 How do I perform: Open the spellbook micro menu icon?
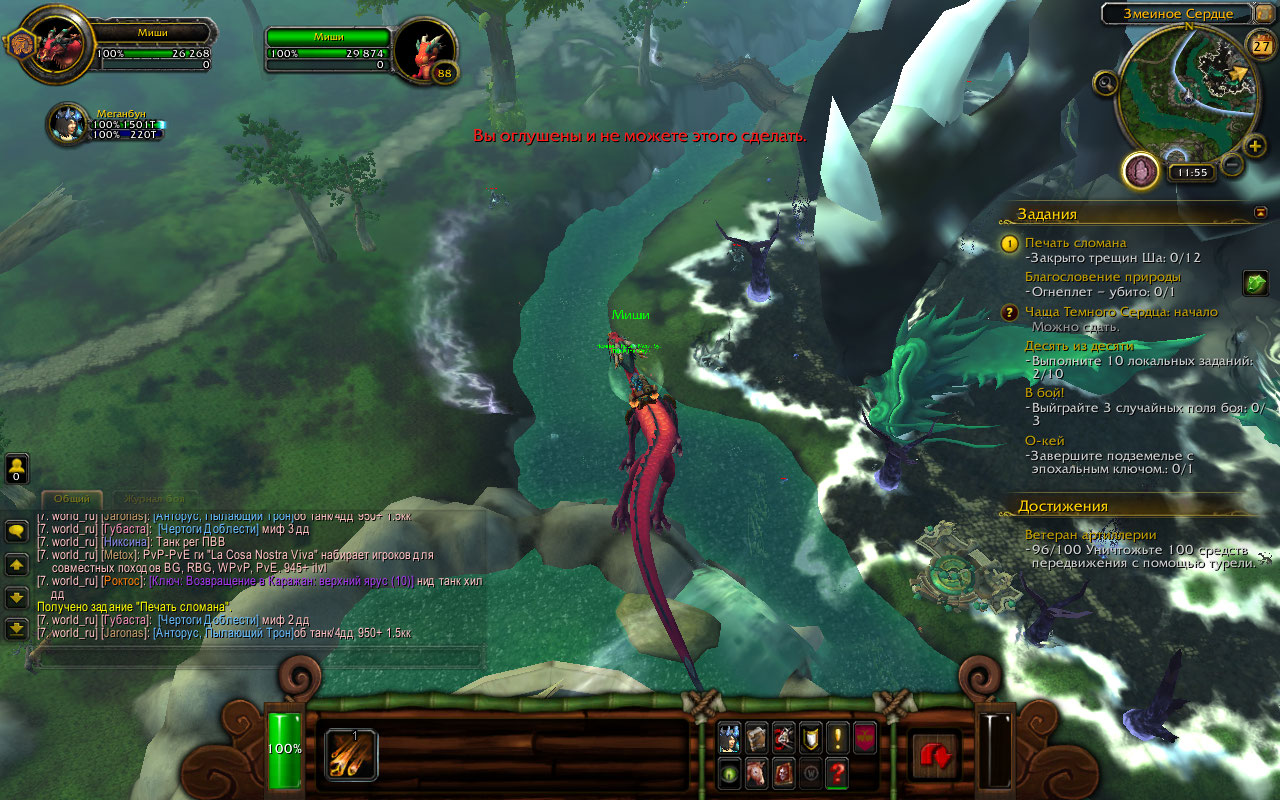(x=757, y=738)
